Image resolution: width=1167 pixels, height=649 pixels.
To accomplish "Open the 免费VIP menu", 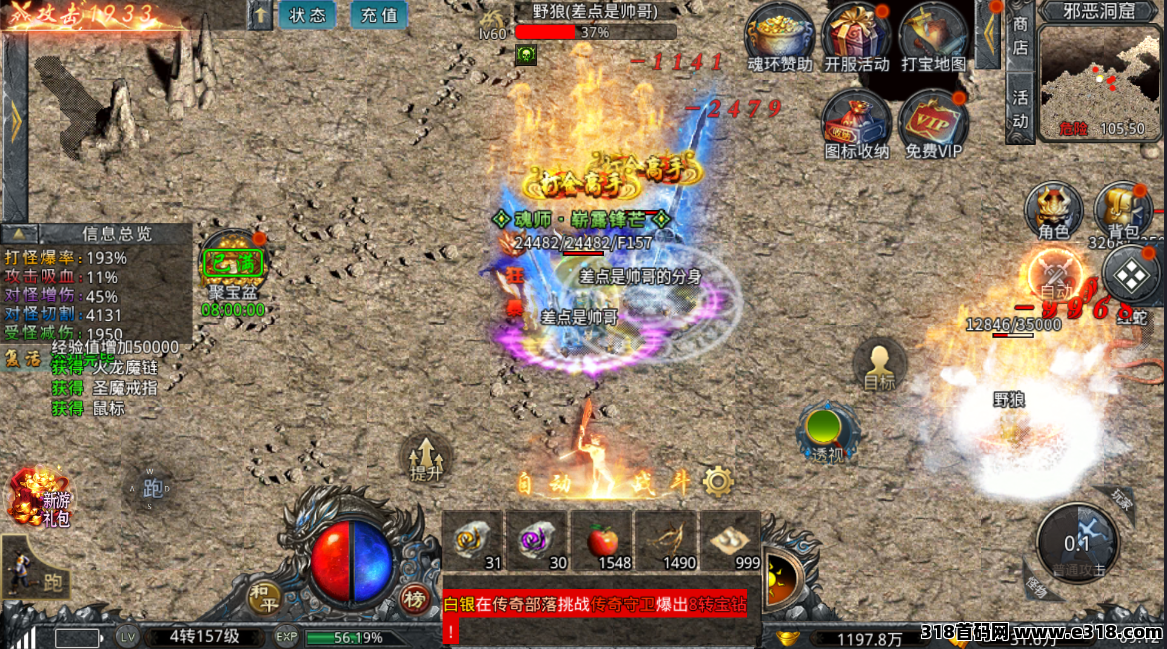I will tap(933, 124).
